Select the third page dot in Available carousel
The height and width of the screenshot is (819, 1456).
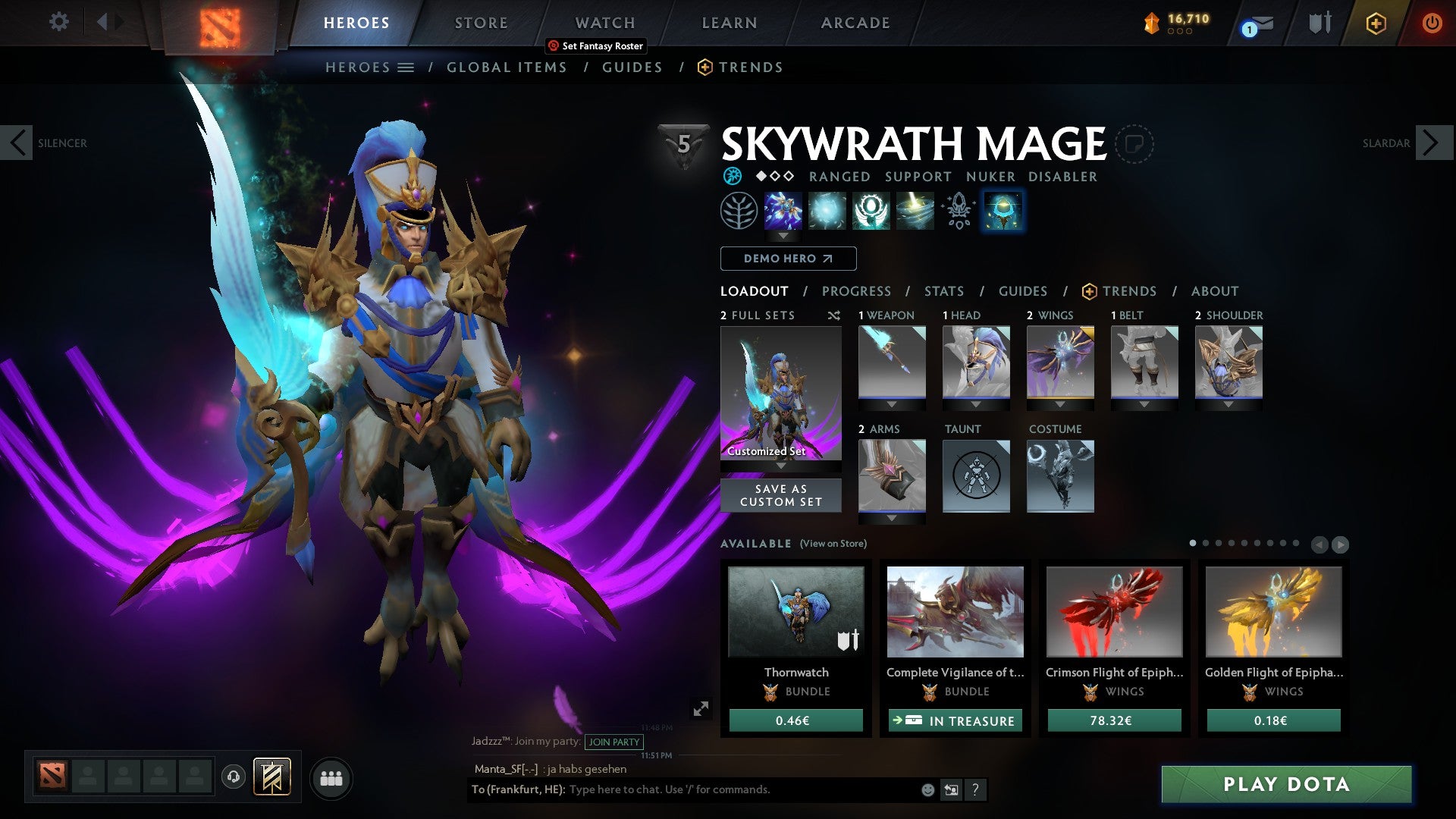(x=1219, y=543)
